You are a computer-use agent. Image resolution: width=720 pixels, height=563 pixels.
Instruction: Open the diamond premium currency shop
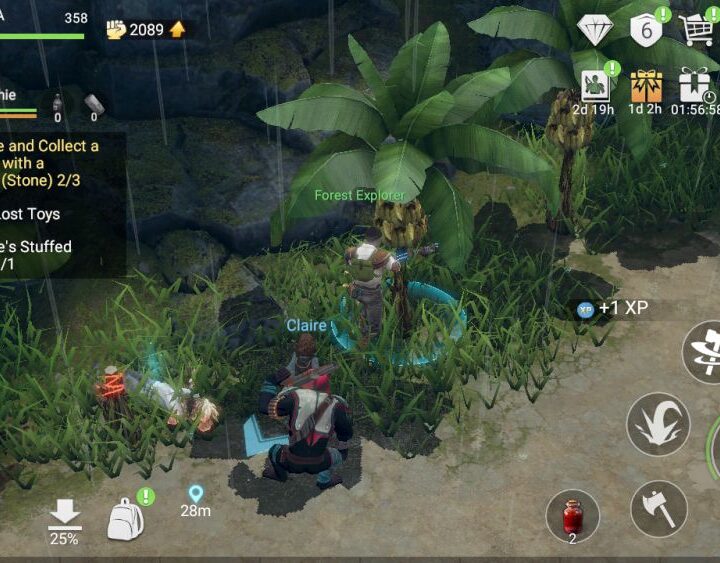tap(595, 29)
